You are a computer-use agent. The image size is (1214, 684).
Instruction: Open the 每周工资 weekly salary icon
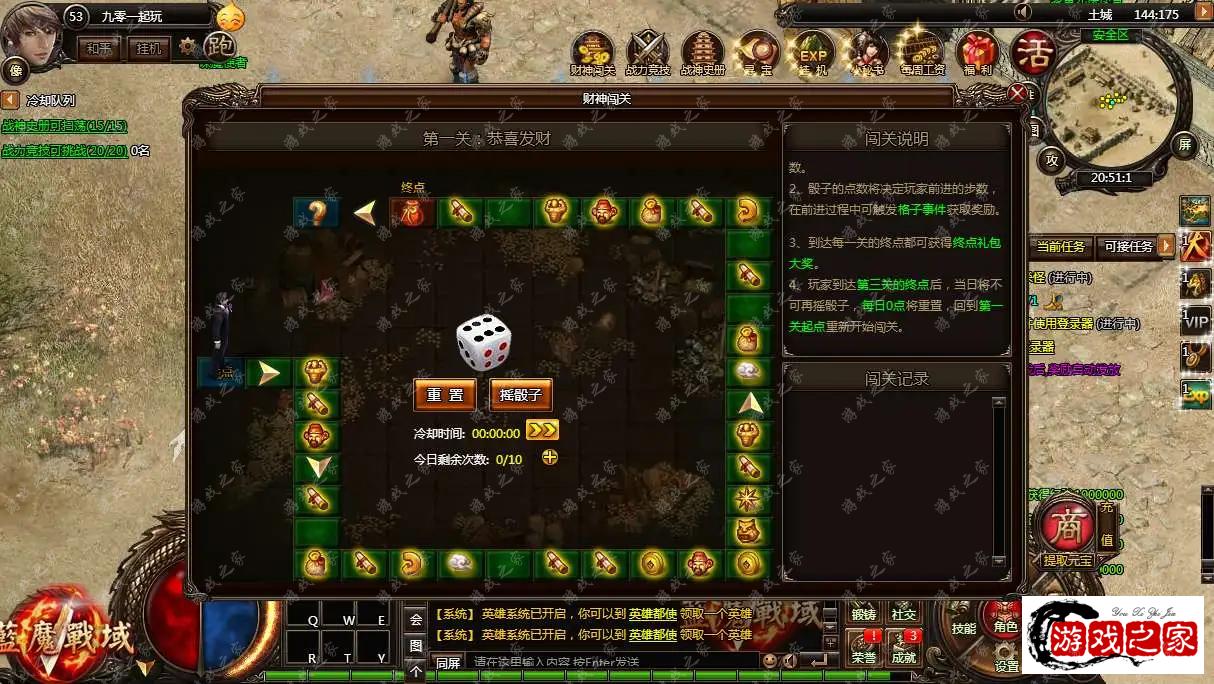921,52
